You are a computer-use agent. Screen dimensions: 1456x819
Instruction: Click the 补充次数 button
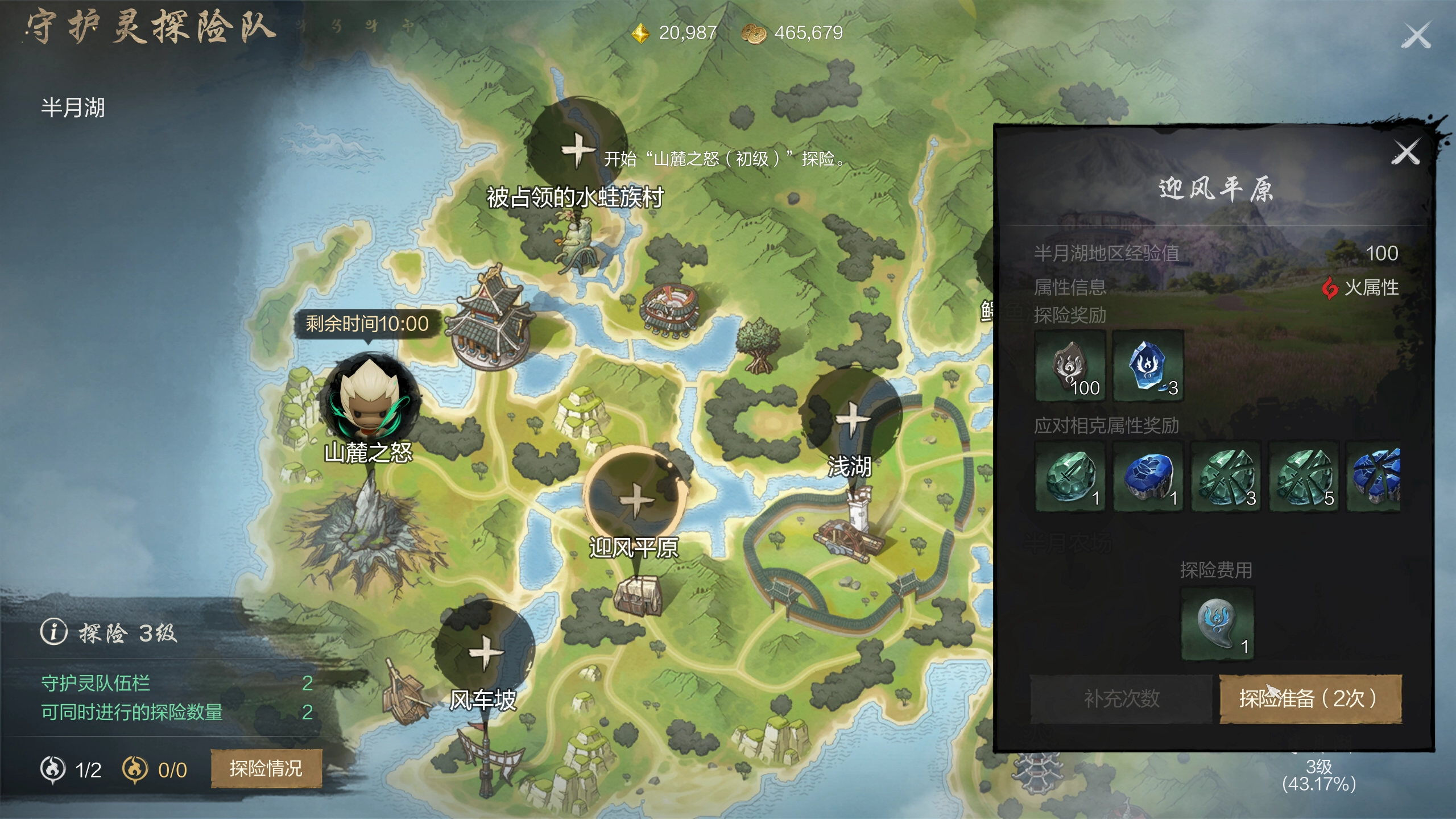(x=1121, y=698)
